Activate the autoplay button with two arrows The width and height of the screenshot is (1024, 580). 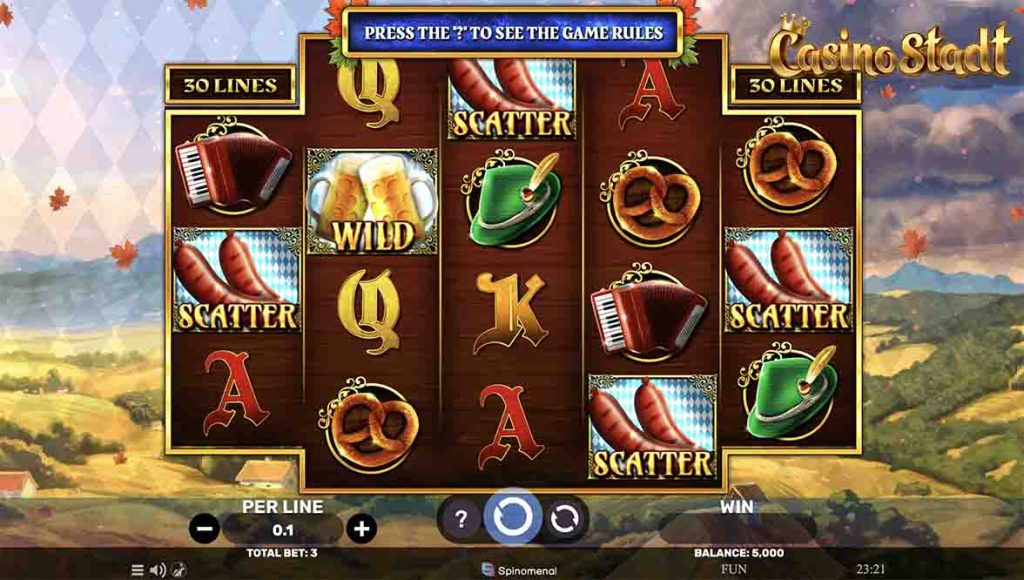click(565, 519)
